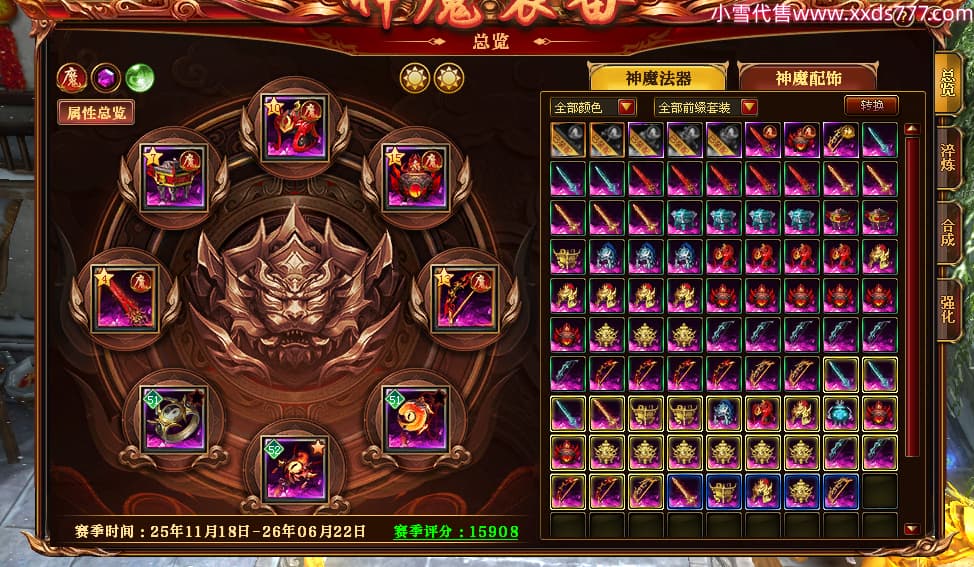The width and height of the screenshot is (974, 567).
Task: Switch to the 神魔法器 tab
Action: (658, 78)
